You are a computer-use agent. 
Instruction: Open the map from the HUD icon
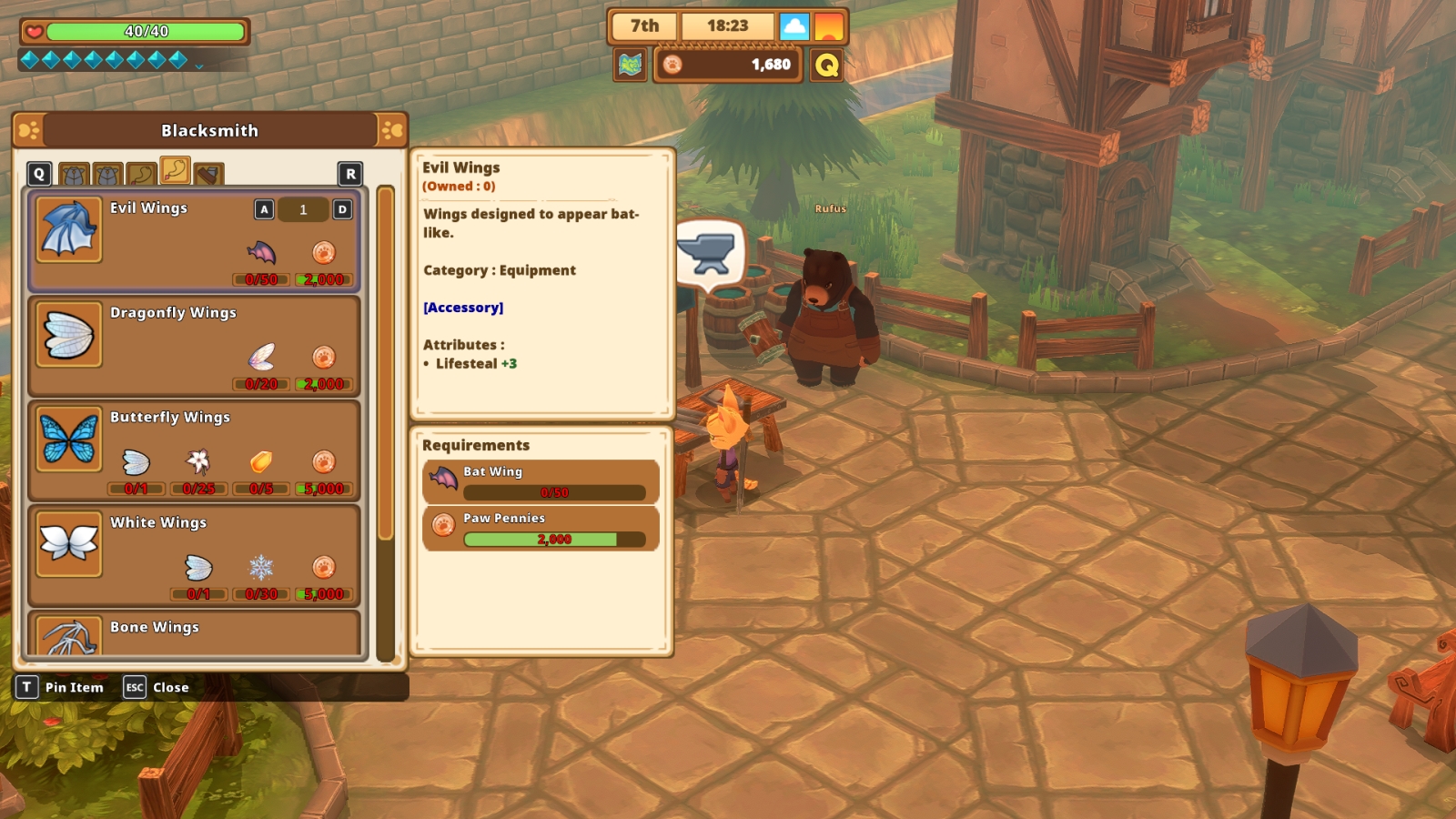(x=630, y=65)
